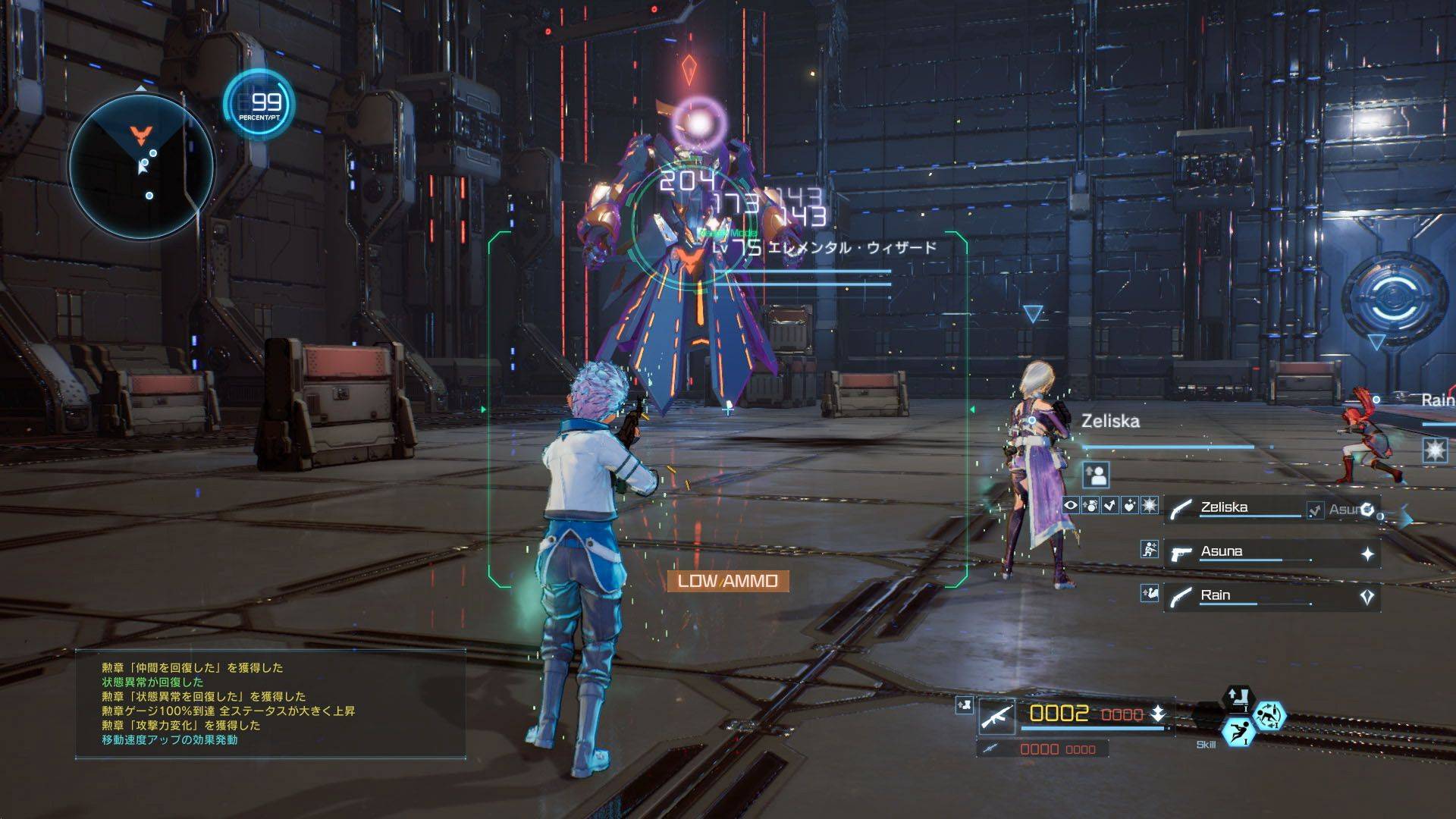
Task: Select the equipped assault rifle weapon slot
Action: pos(996,714)
